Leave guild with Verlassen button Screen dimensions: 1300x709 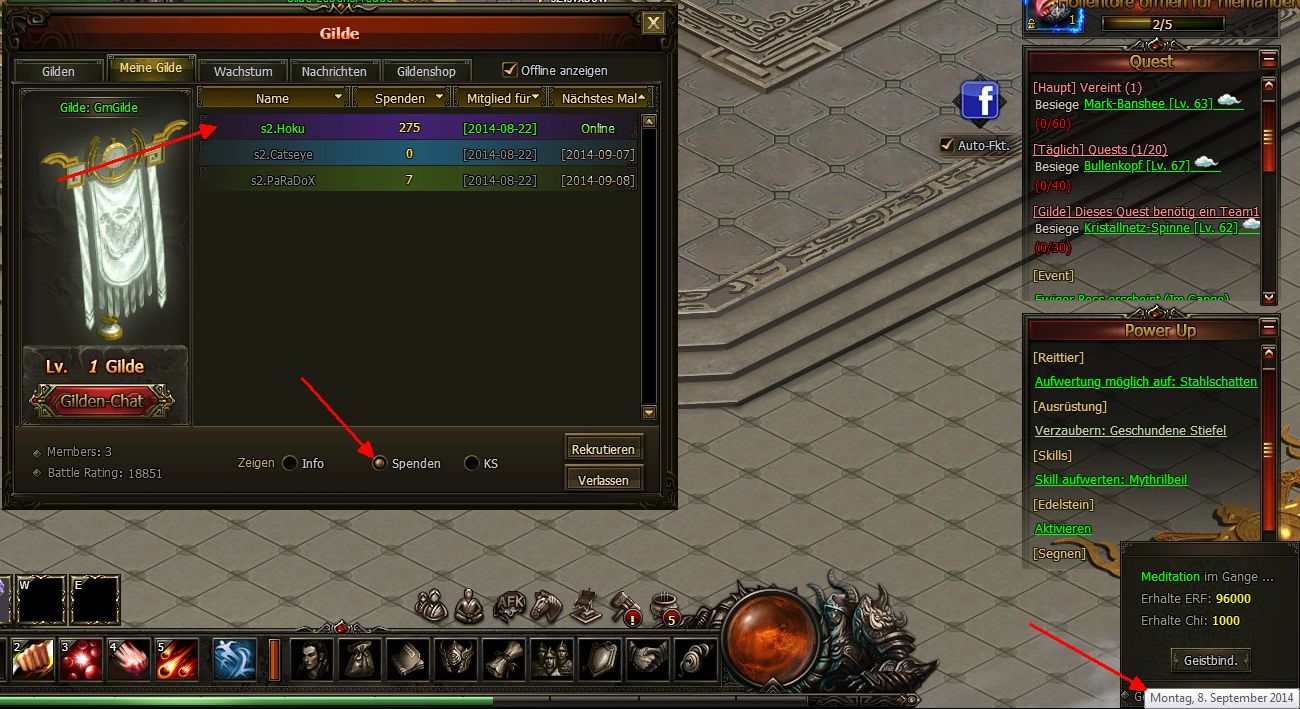[x=603, y=480]
